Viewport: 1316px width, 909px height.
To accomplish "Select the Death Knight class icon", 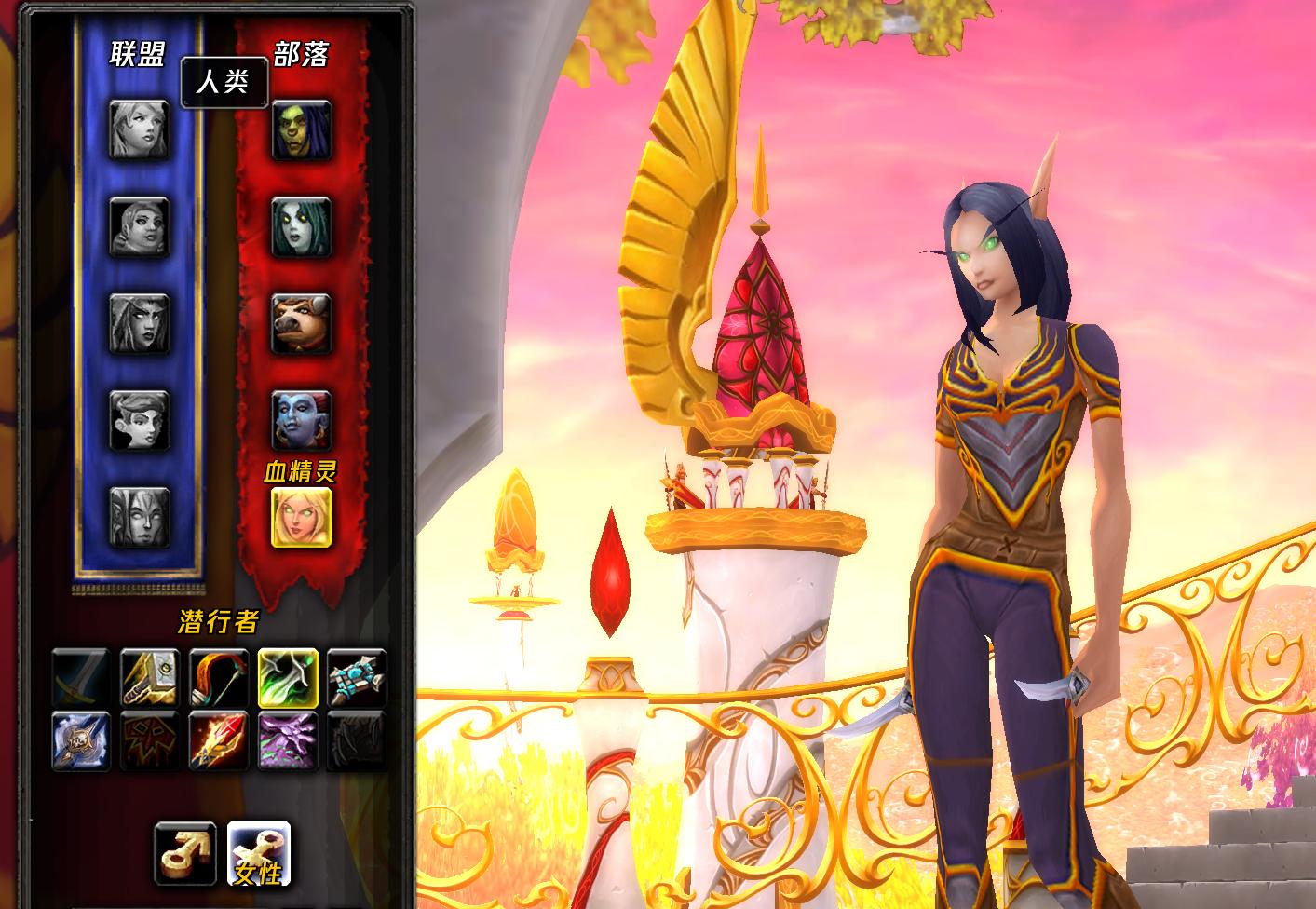I will (81, 740).
